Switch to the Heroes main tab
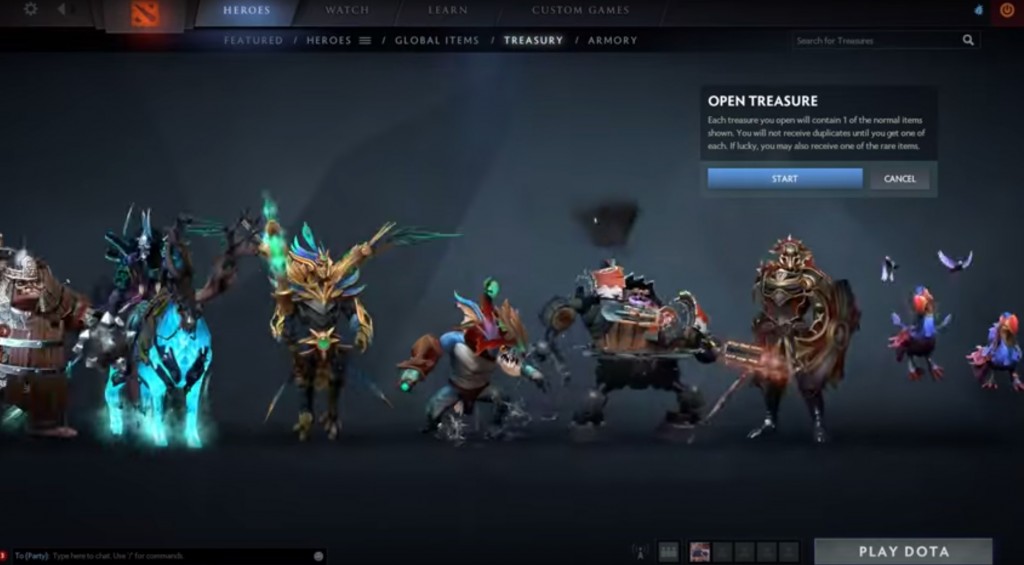 [246, 10]
